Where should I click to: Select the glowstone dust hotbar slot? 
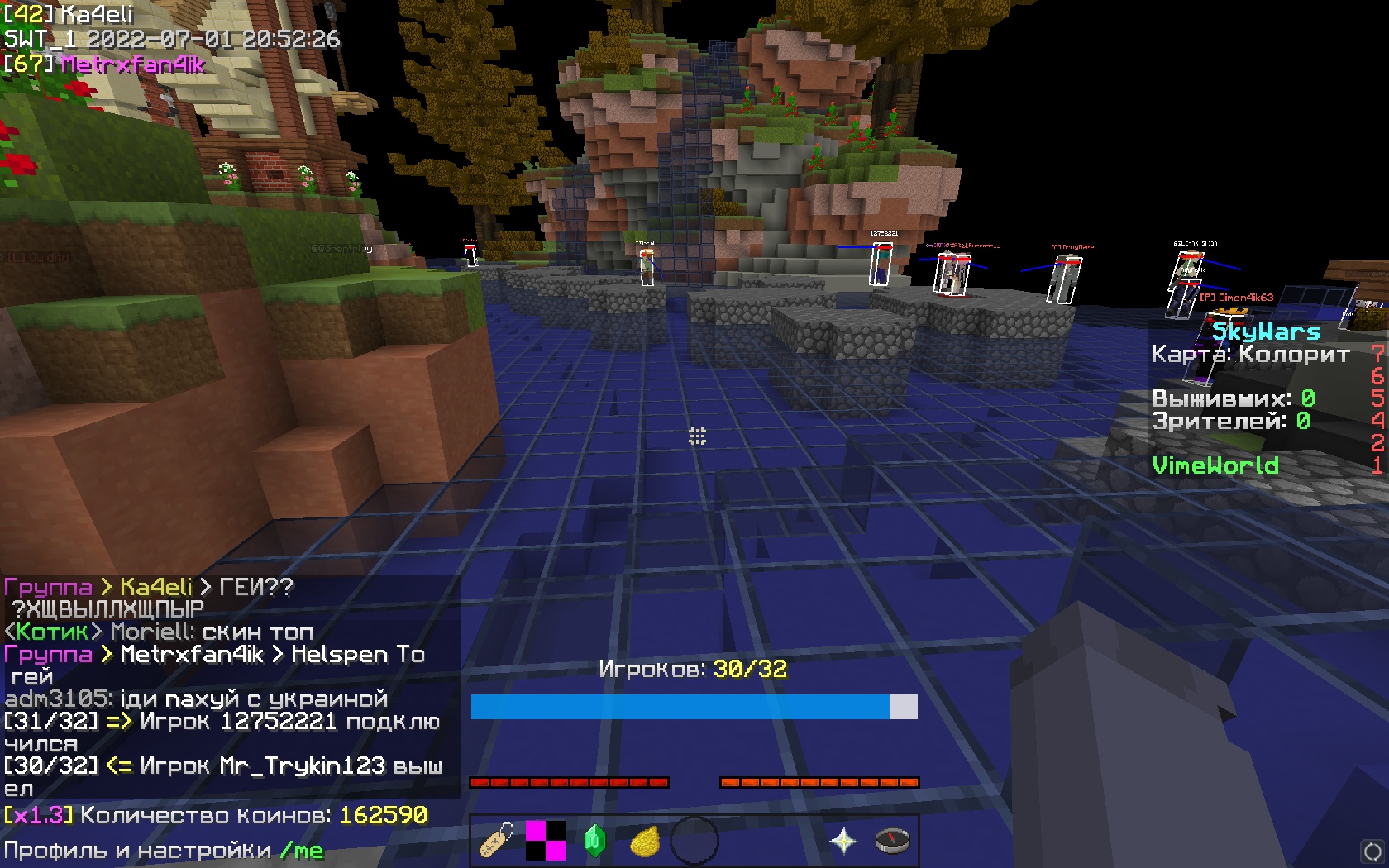(645, 841)
